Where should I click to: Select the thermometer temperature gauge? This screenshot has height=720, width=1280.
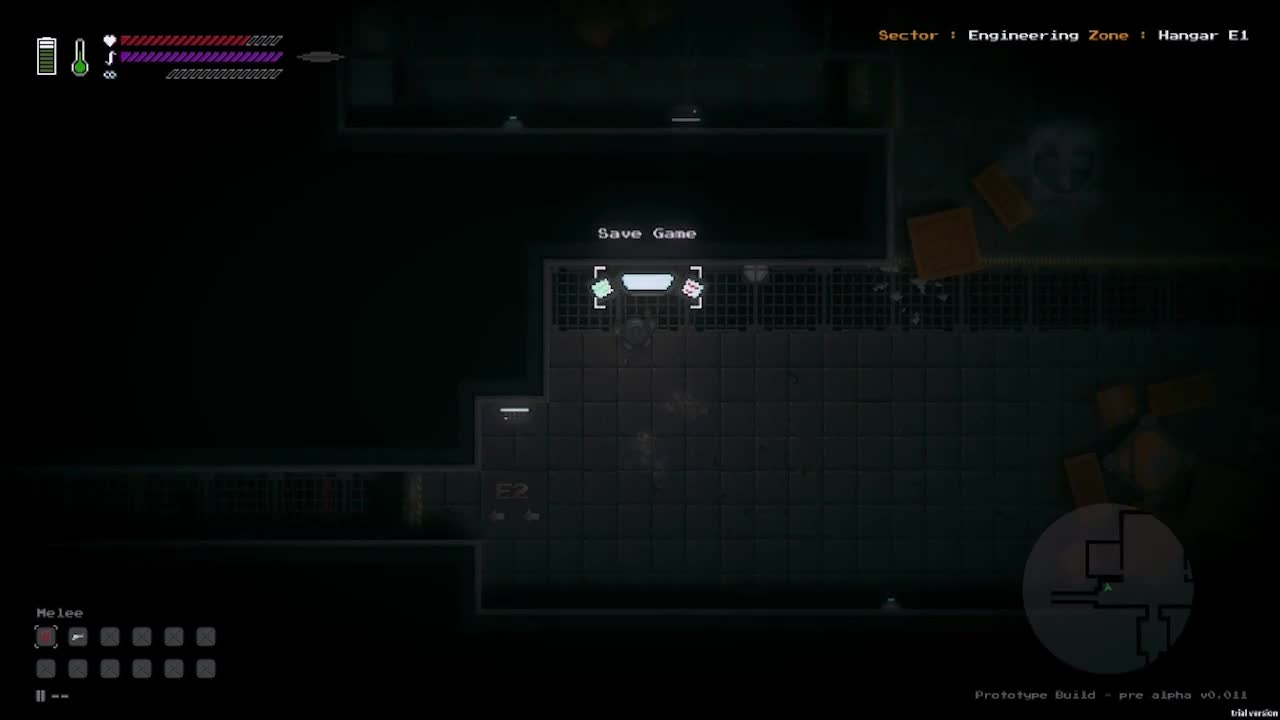pyautogui.click(x=79, y=57)
